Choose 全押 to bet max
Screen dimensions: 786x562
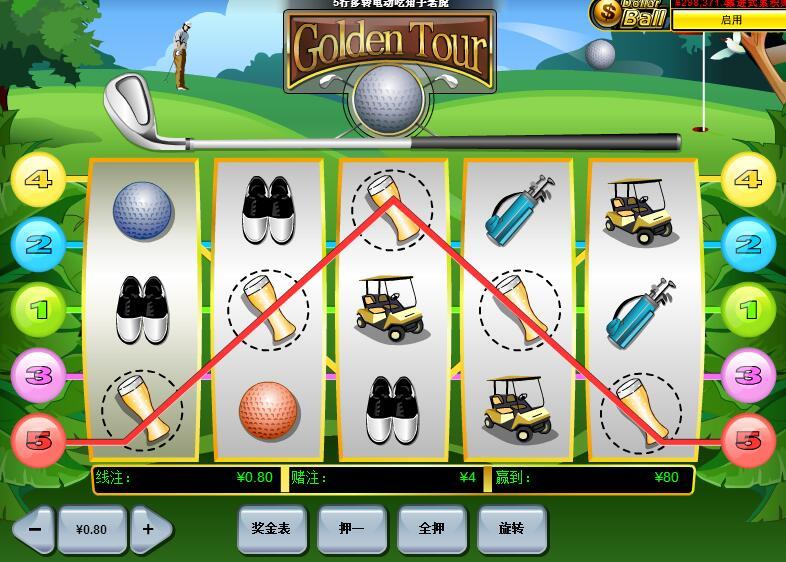[431, 528]
